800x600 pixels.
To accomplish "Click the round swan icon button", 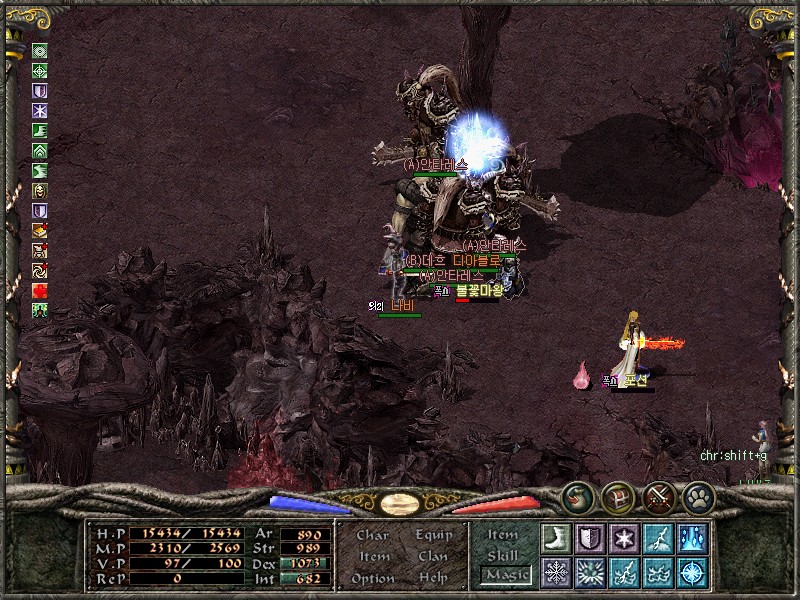I will point(576,496).
